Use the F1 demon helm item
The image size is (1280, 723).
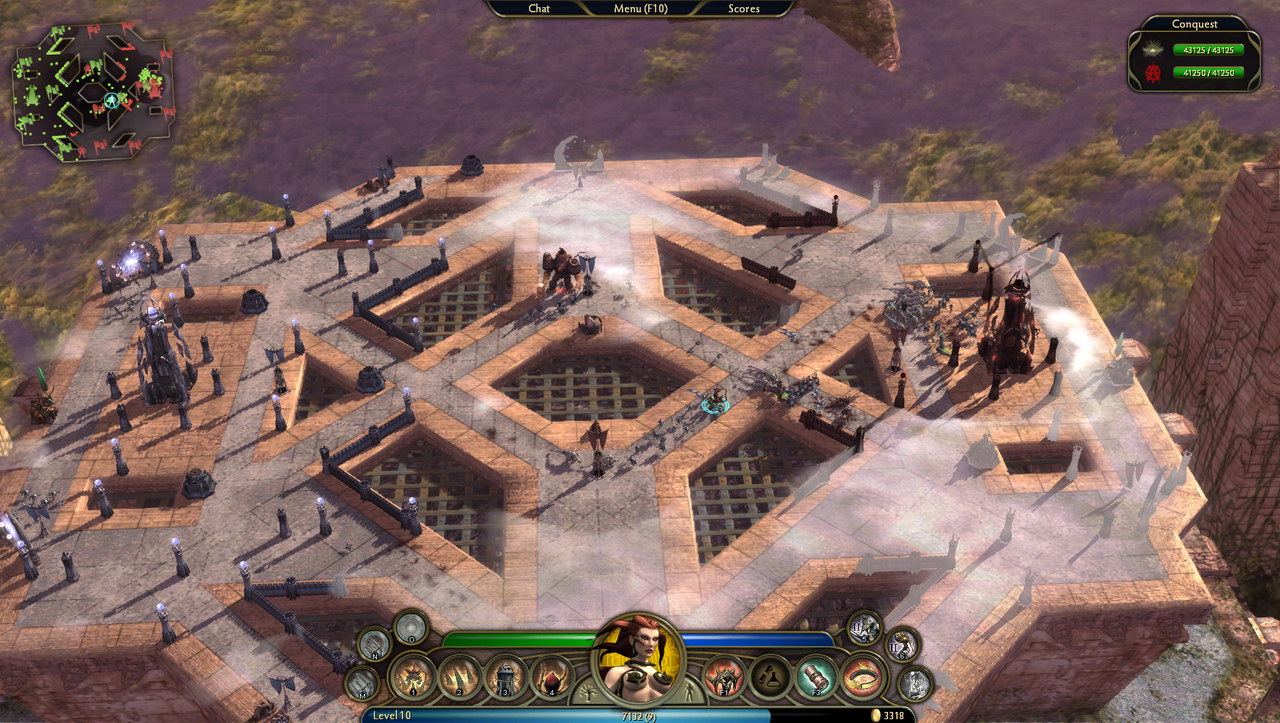[x=724, y=676]
